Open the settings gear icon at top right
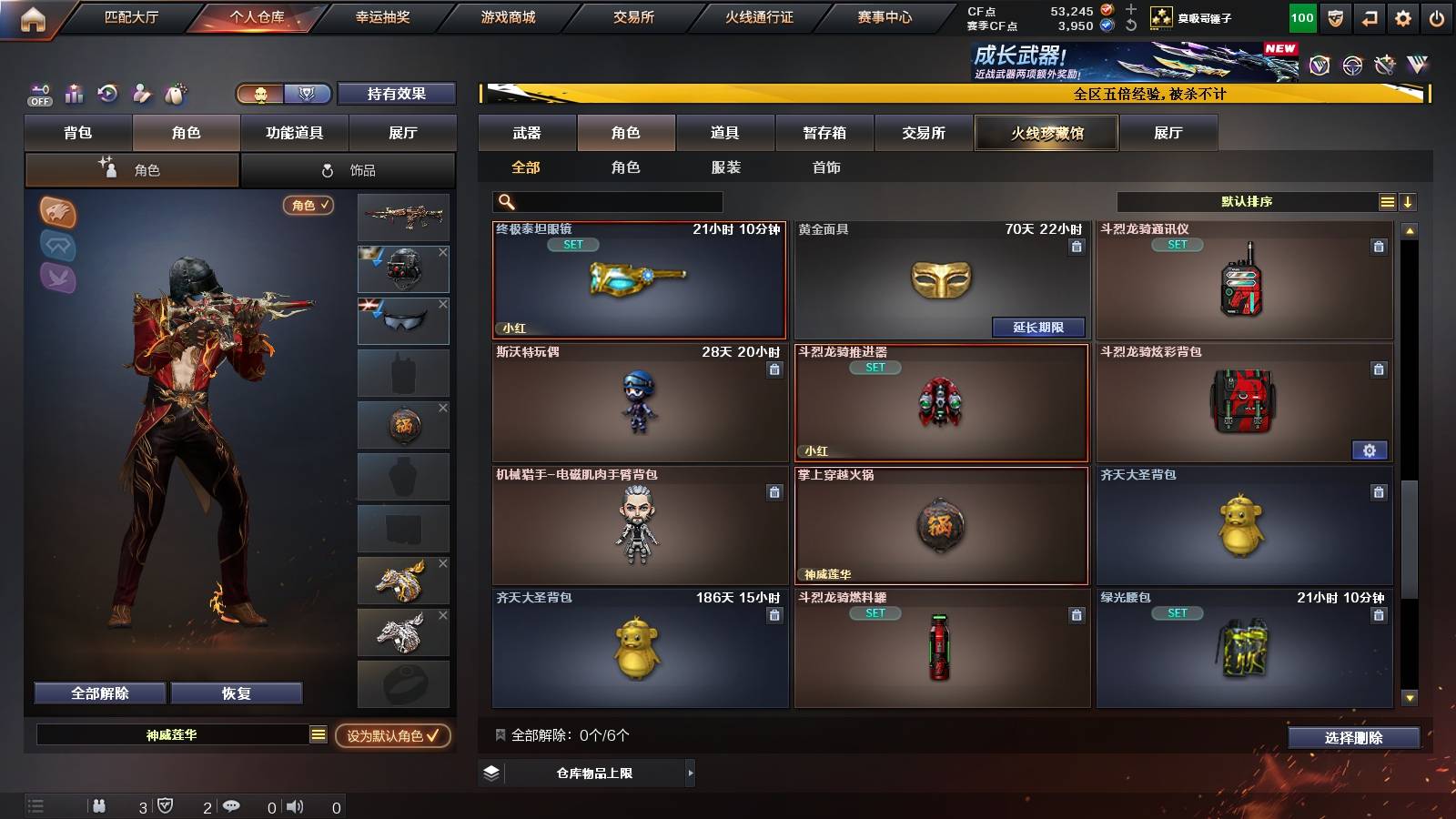The height and width of the screenshot is (819, 1456). point(1404,16)
